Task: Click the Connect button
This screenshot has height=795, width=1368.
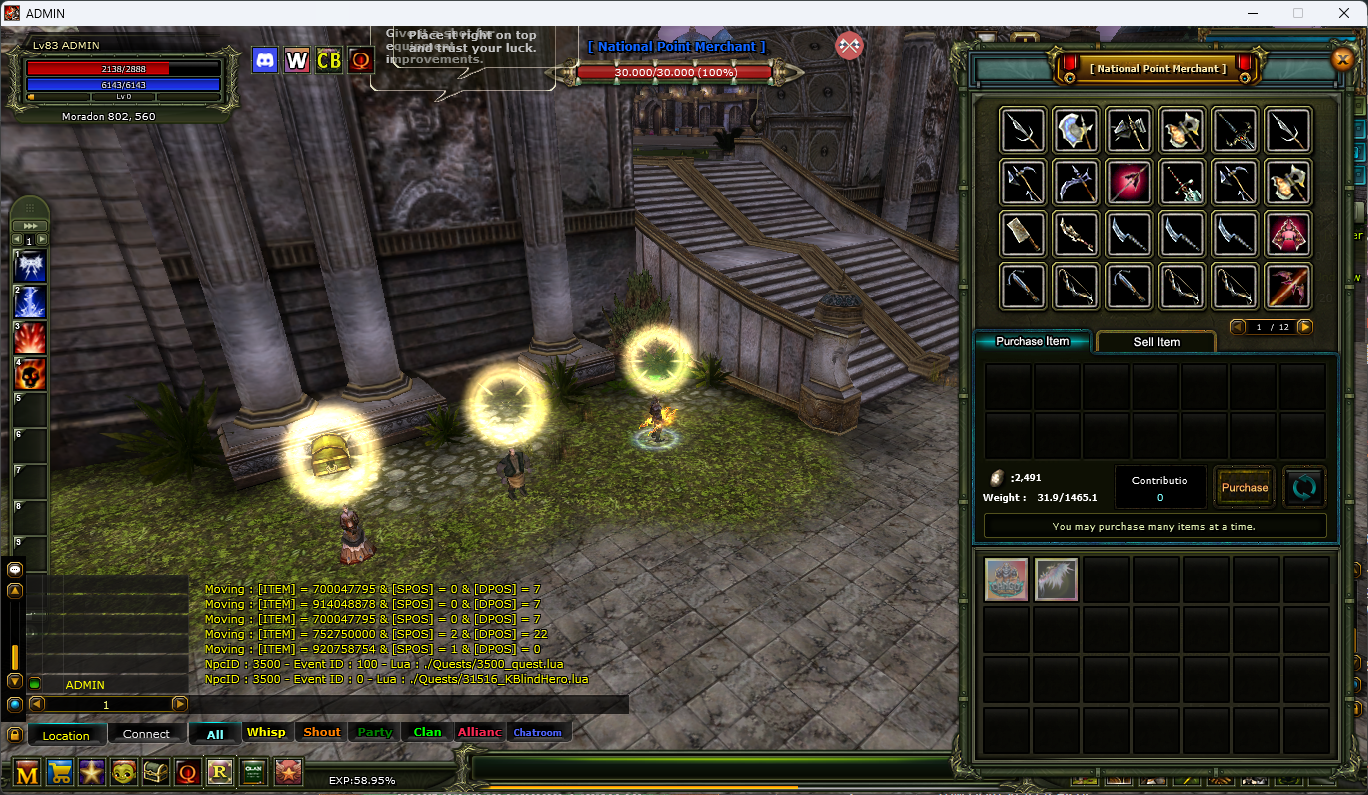Action: coord(146,734)
